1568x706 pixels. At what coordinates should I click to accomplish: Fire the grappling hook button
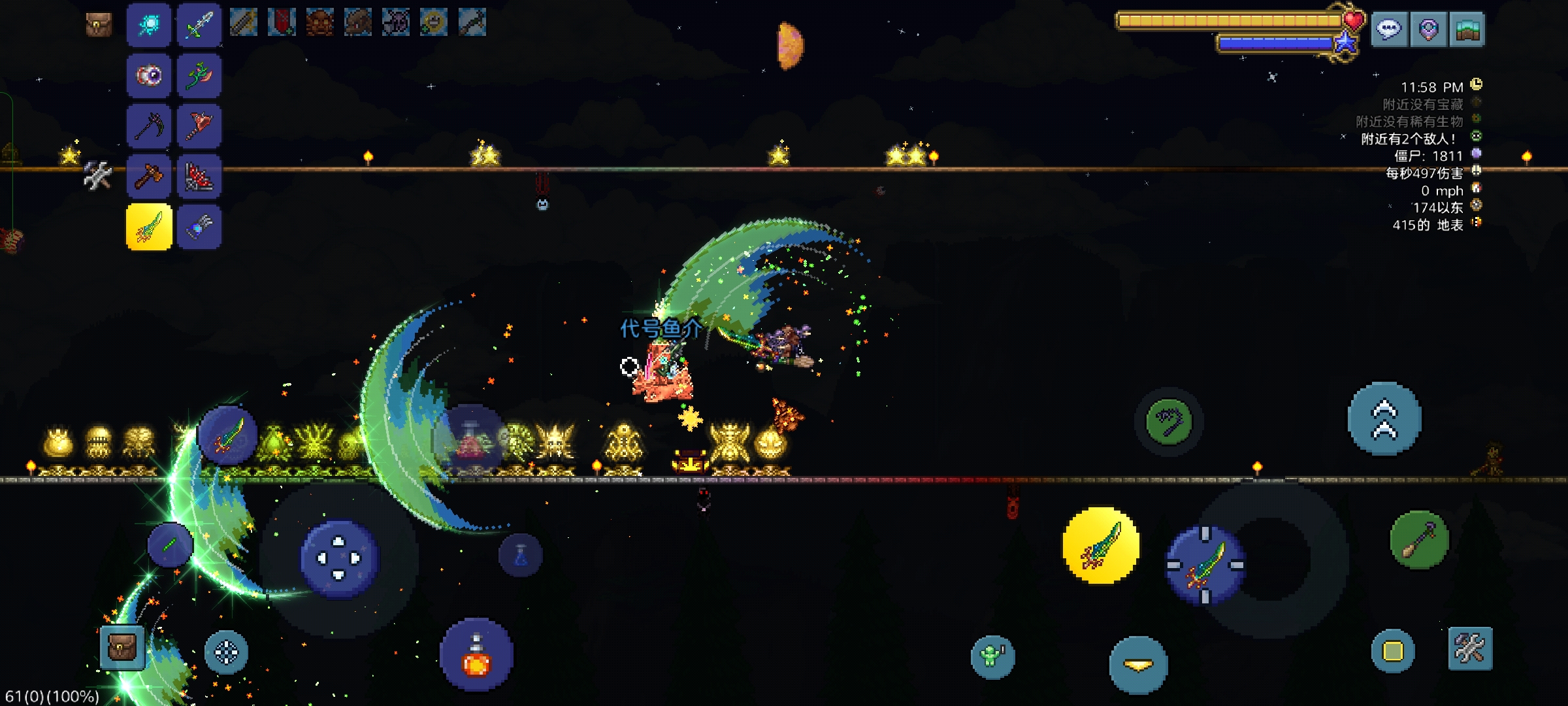click(x=1169, y=422)
